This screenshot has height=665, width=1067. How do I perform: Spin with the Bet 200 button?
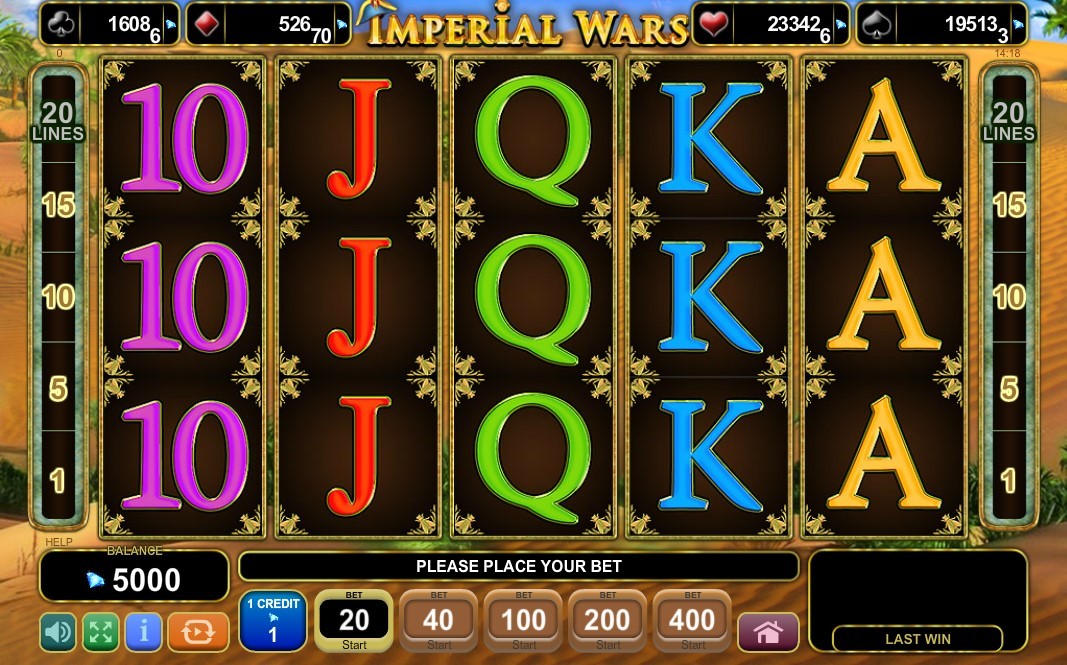[607, 621]
